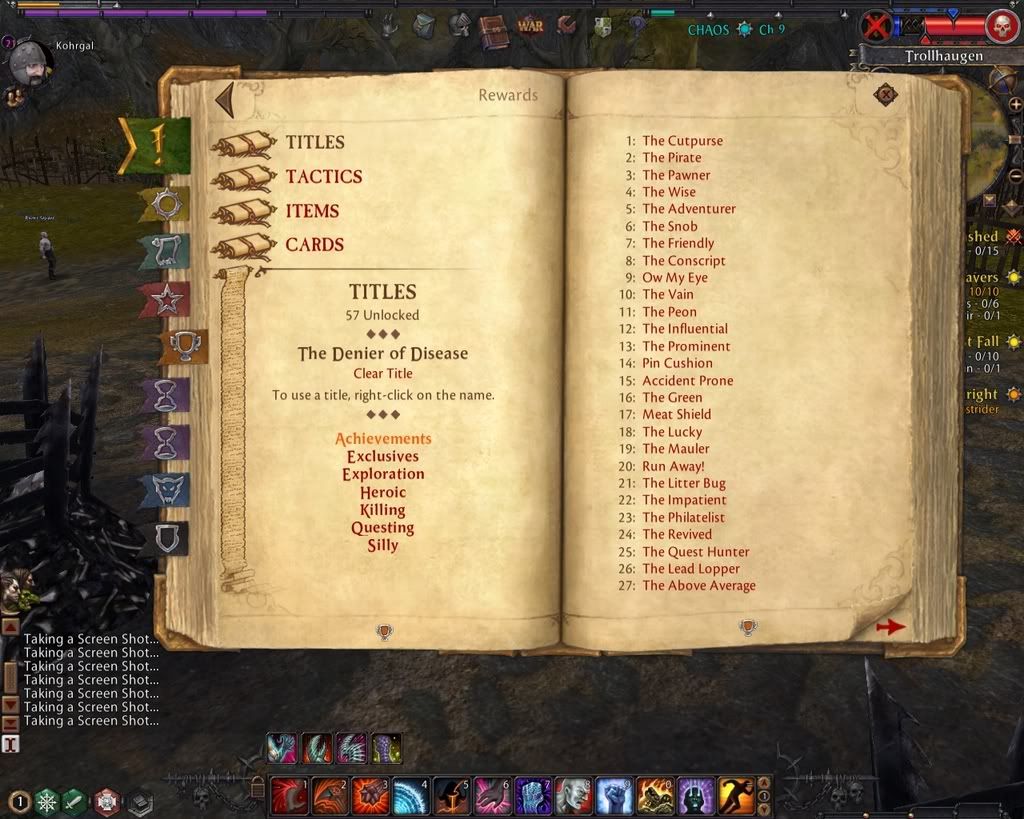This screenshot has width=1024, height=819.
Task: Open the TITLES rewards section
Action: pos(314,143)
